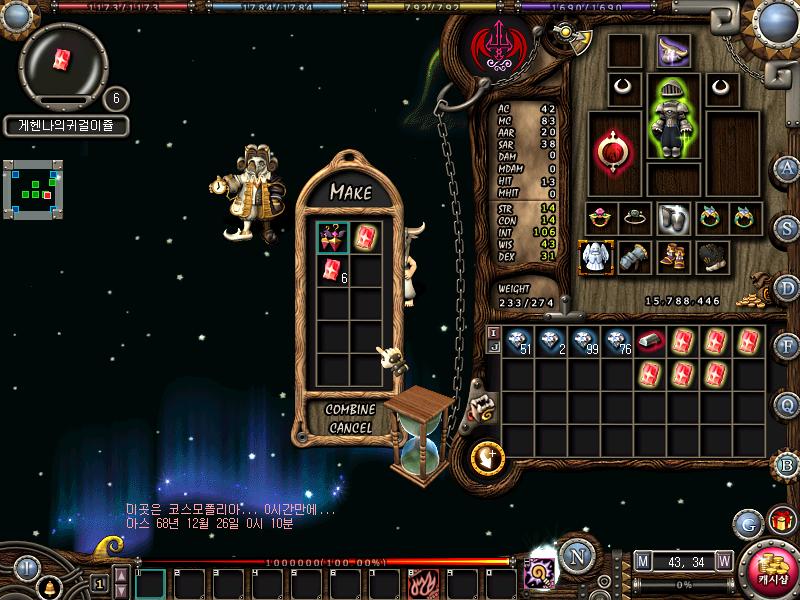
Task: Cancel the Make crafting window
Action: click(350, 428)
